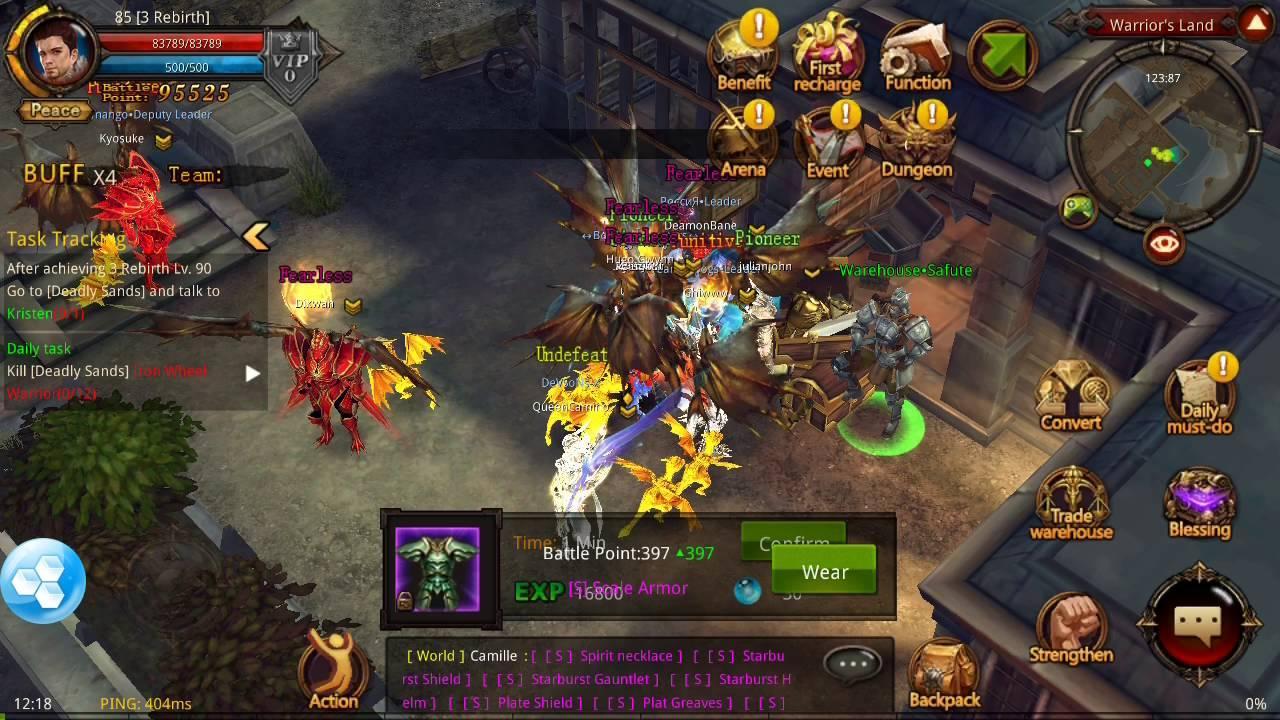Click the Warrior's Land banner
The width and height of the screenshot is (1280, 720).
(1161, 24)
